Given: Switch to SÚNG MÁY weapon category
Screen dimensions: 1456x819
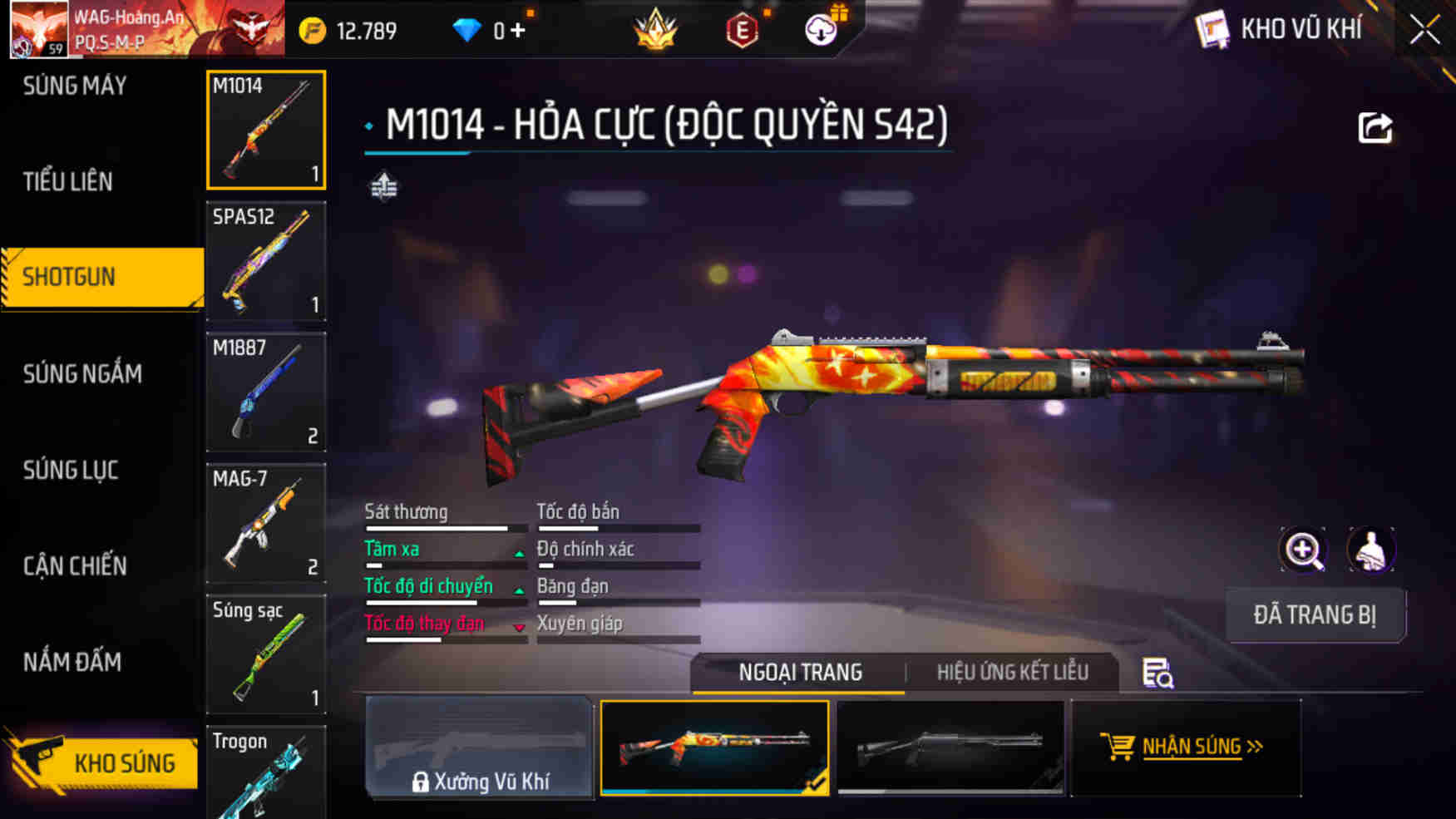Looking at the screenshot, I should (x=75, y=86).
